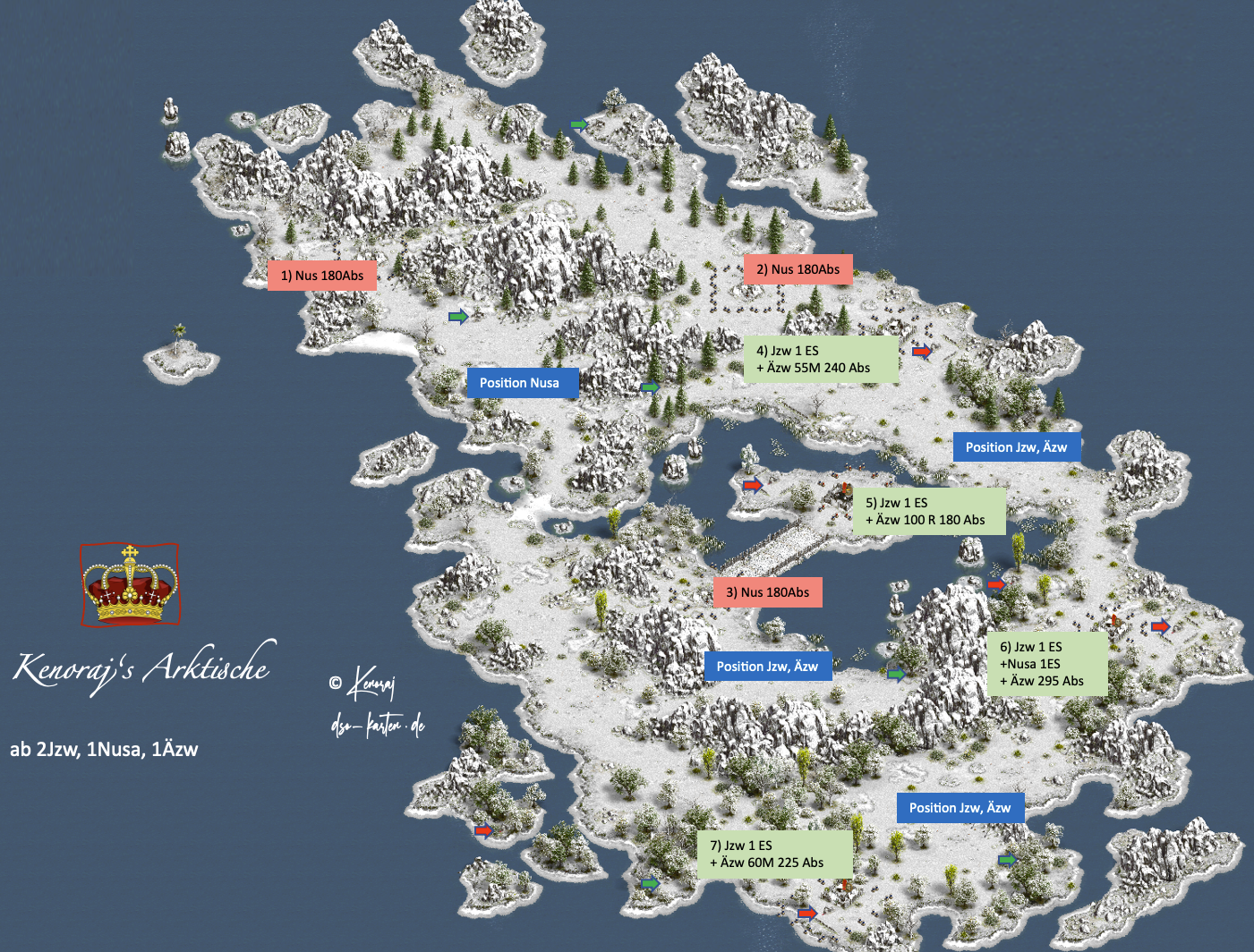Click the crown logo emblem
This screenshot has width=1254, height=952.
point(130,584)
